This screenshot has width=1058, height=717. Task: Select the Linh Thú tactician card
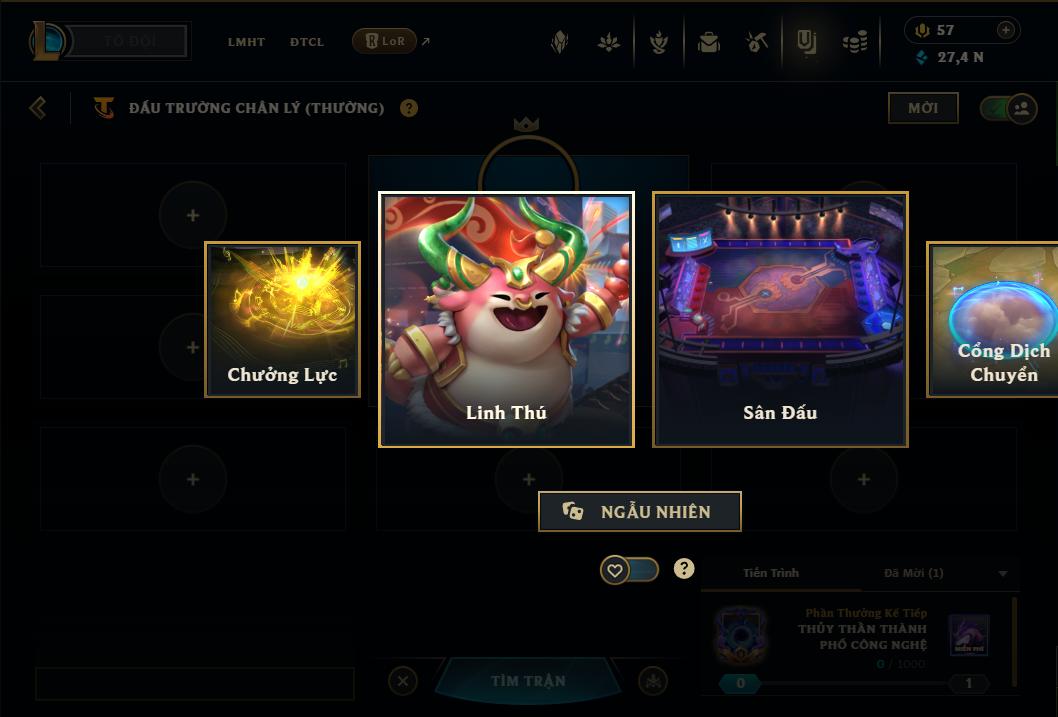click(x=506, y=319)
